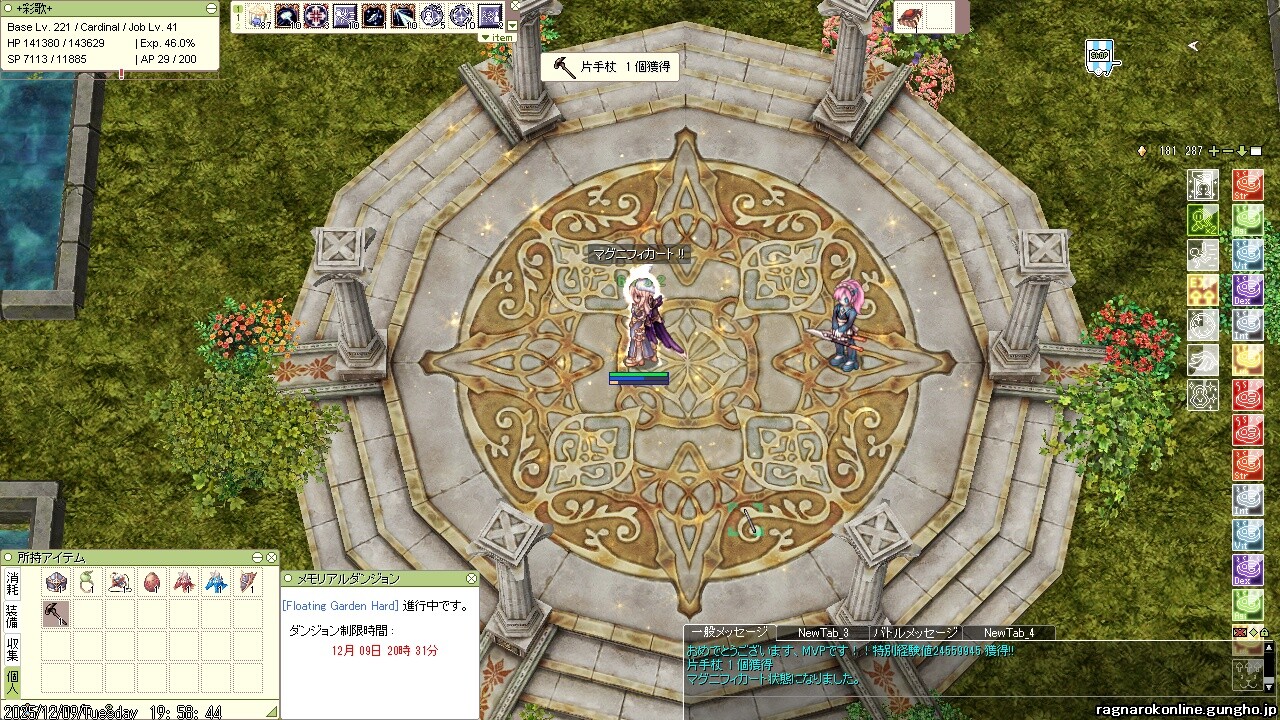
Task: Open the NewTab_3 chat tab
Action: pyautogui.click(x=822, y=632)
